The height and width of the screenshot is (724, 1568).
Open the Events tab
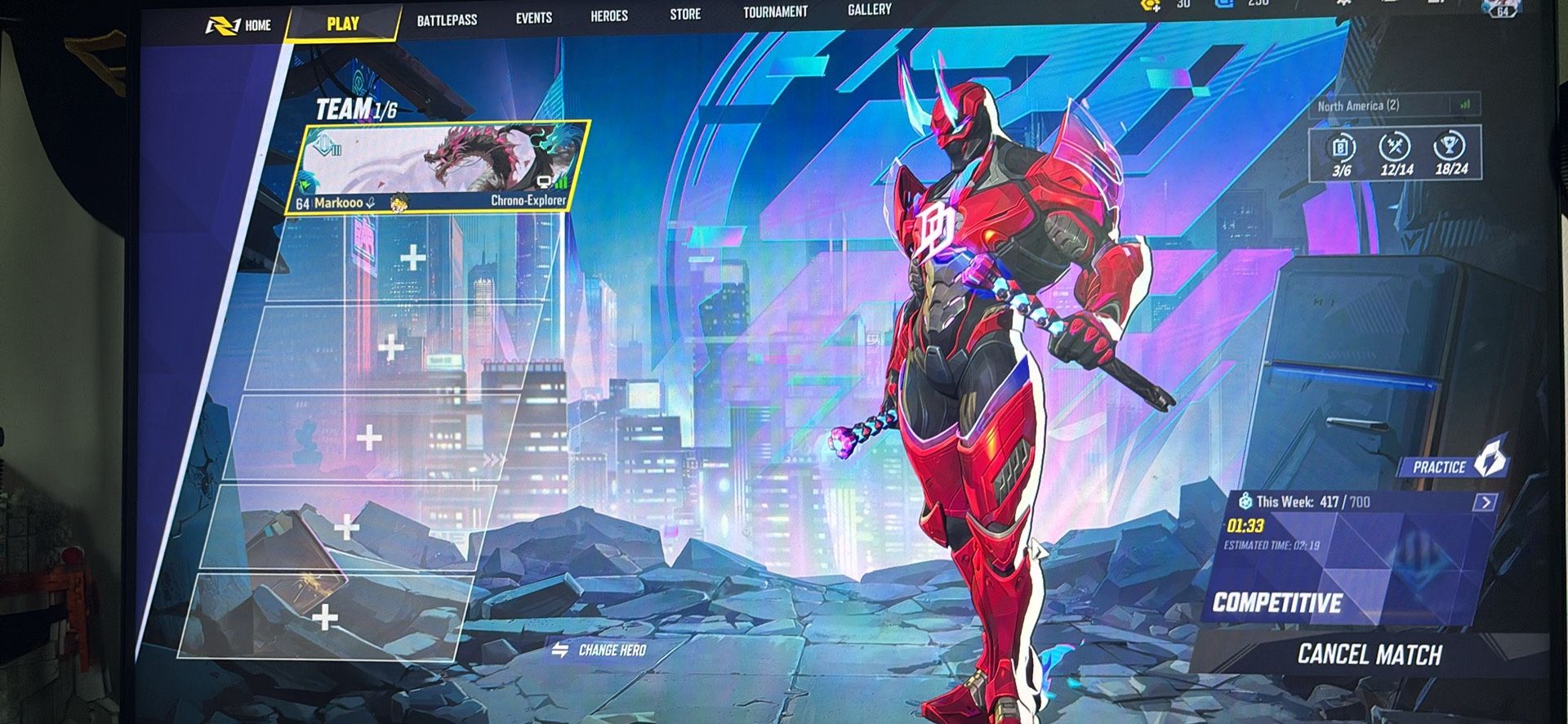pos(533,18)
